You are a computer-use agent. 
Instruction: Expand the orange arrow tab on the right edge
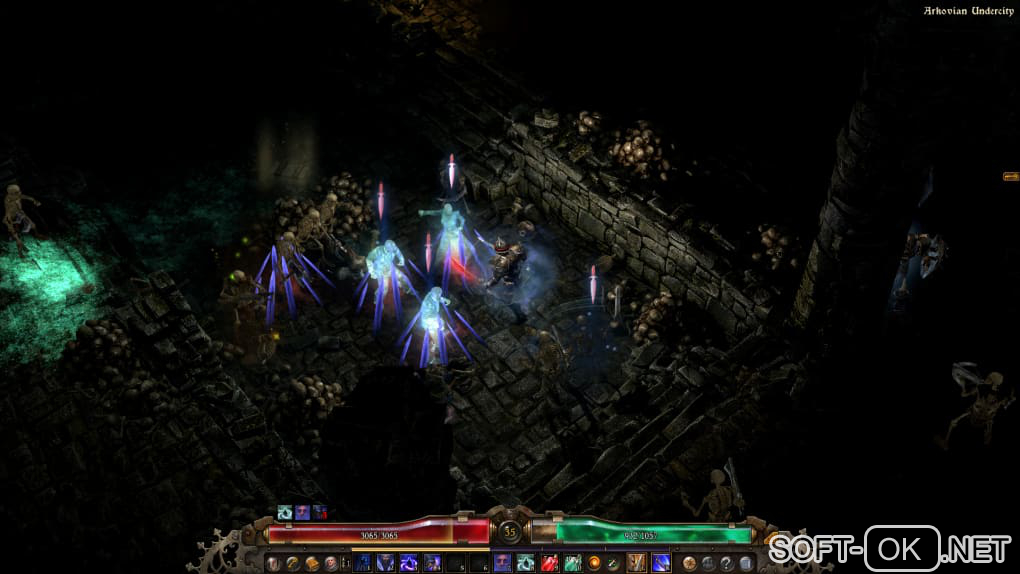pyautogui.click(x=1010, y=176)
